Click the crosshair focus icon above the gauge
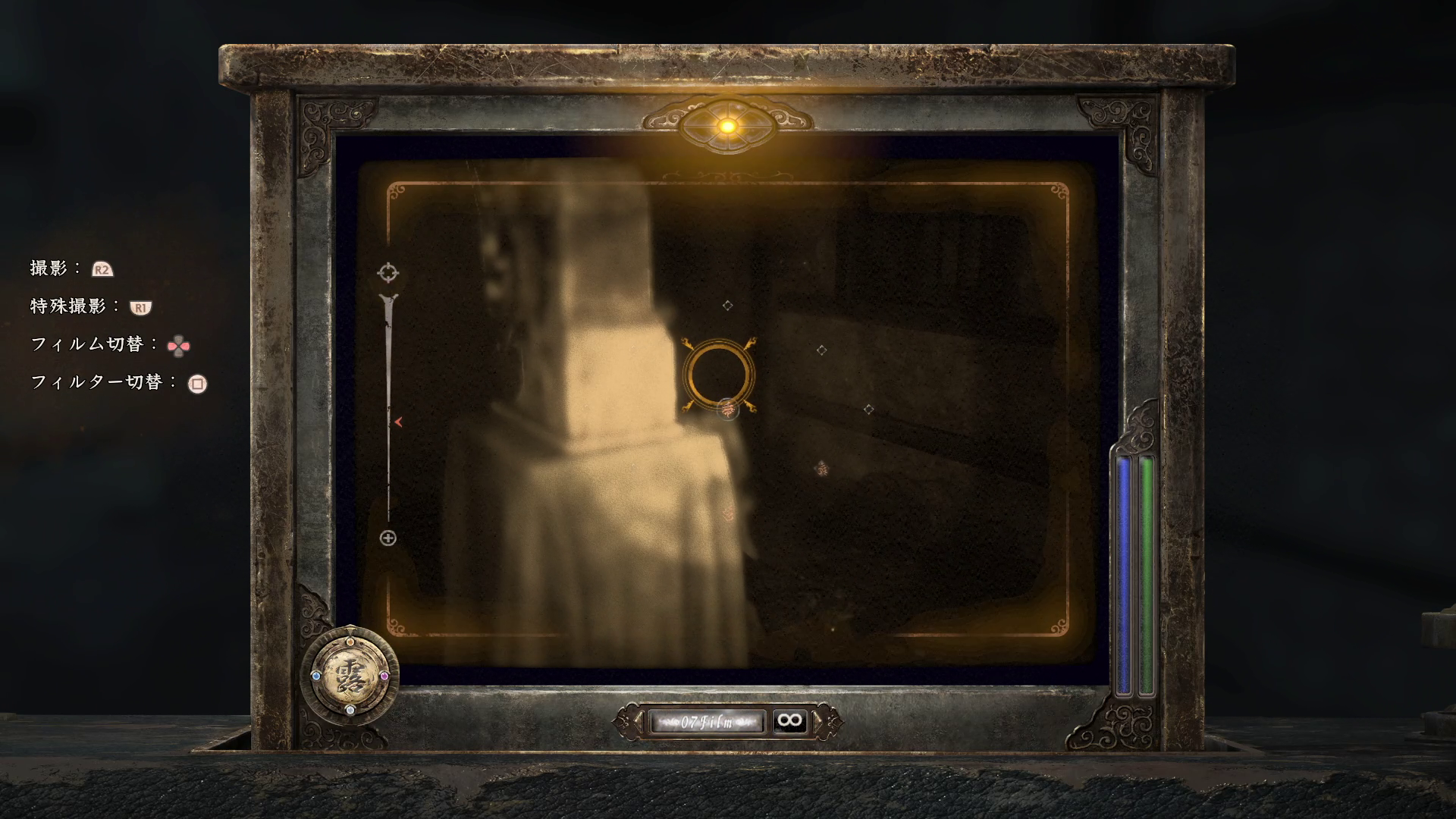This screenshot has width=1456, height=819. (x=388, y=272)
